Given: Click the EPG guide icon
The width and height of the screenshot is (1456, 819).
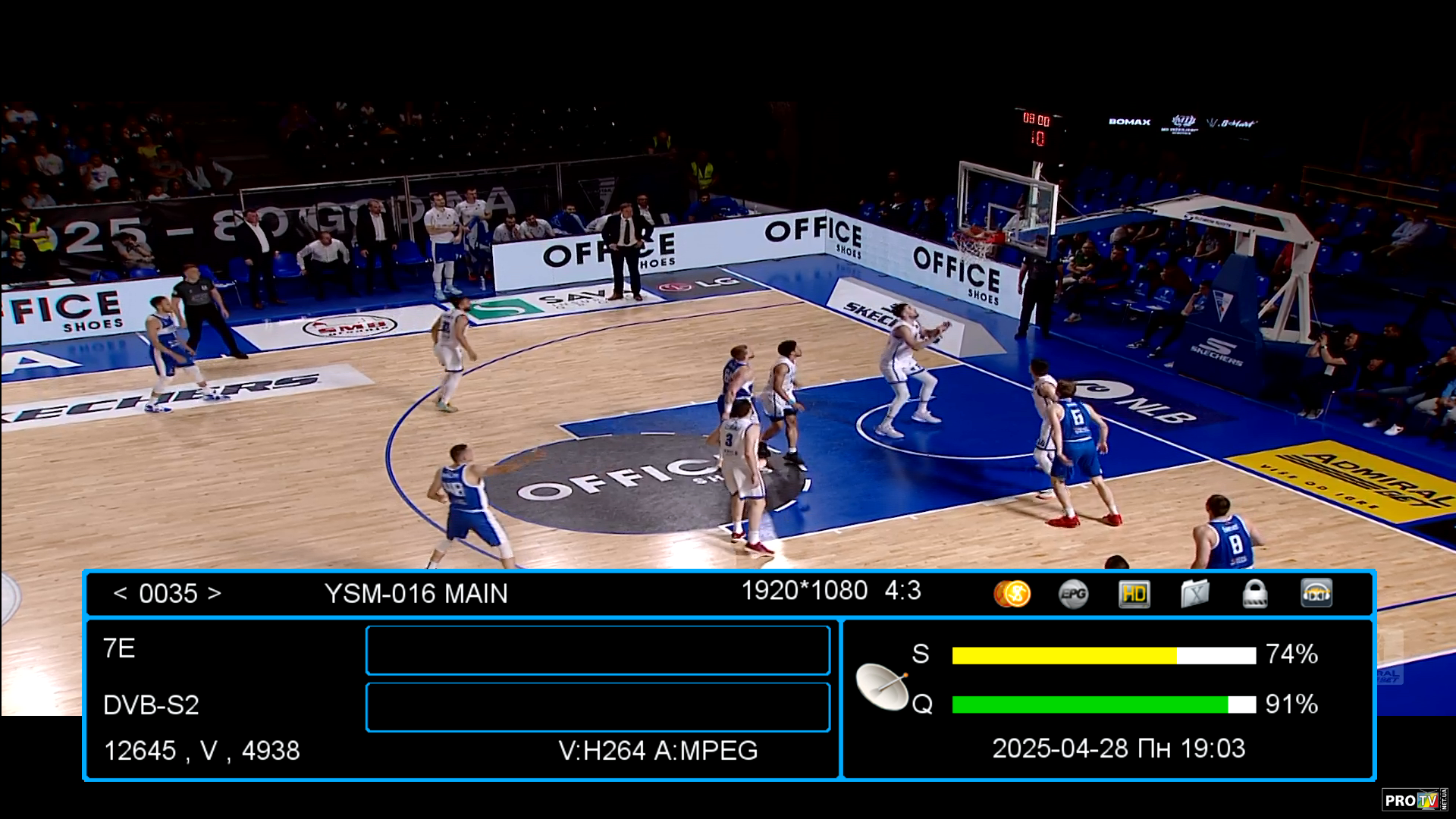Looking at the screenshot, I should [1073, 594].
